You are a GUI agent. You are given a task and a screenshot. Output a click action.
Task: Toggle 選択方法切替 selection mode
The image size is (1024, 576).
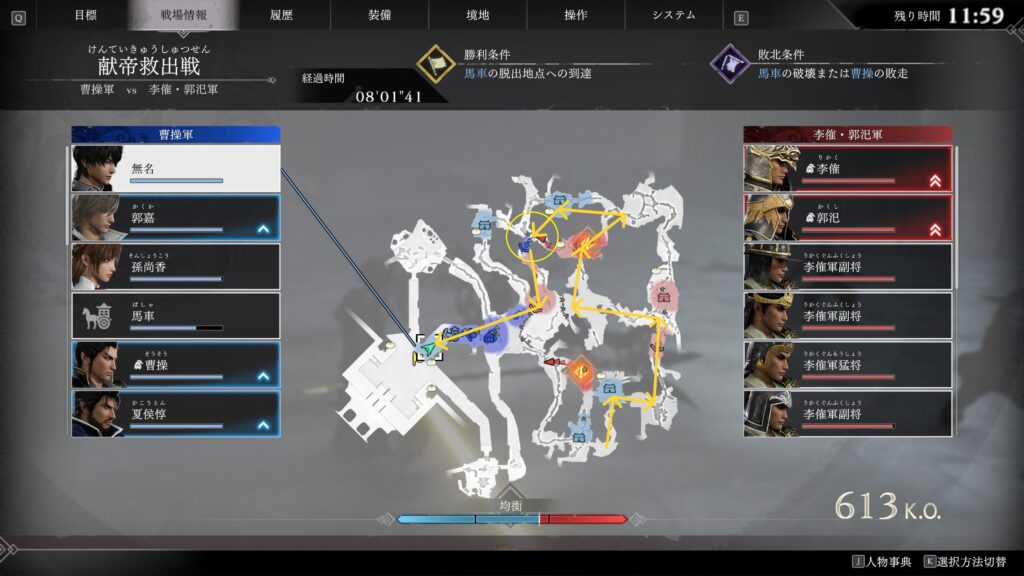coord(969,563)
